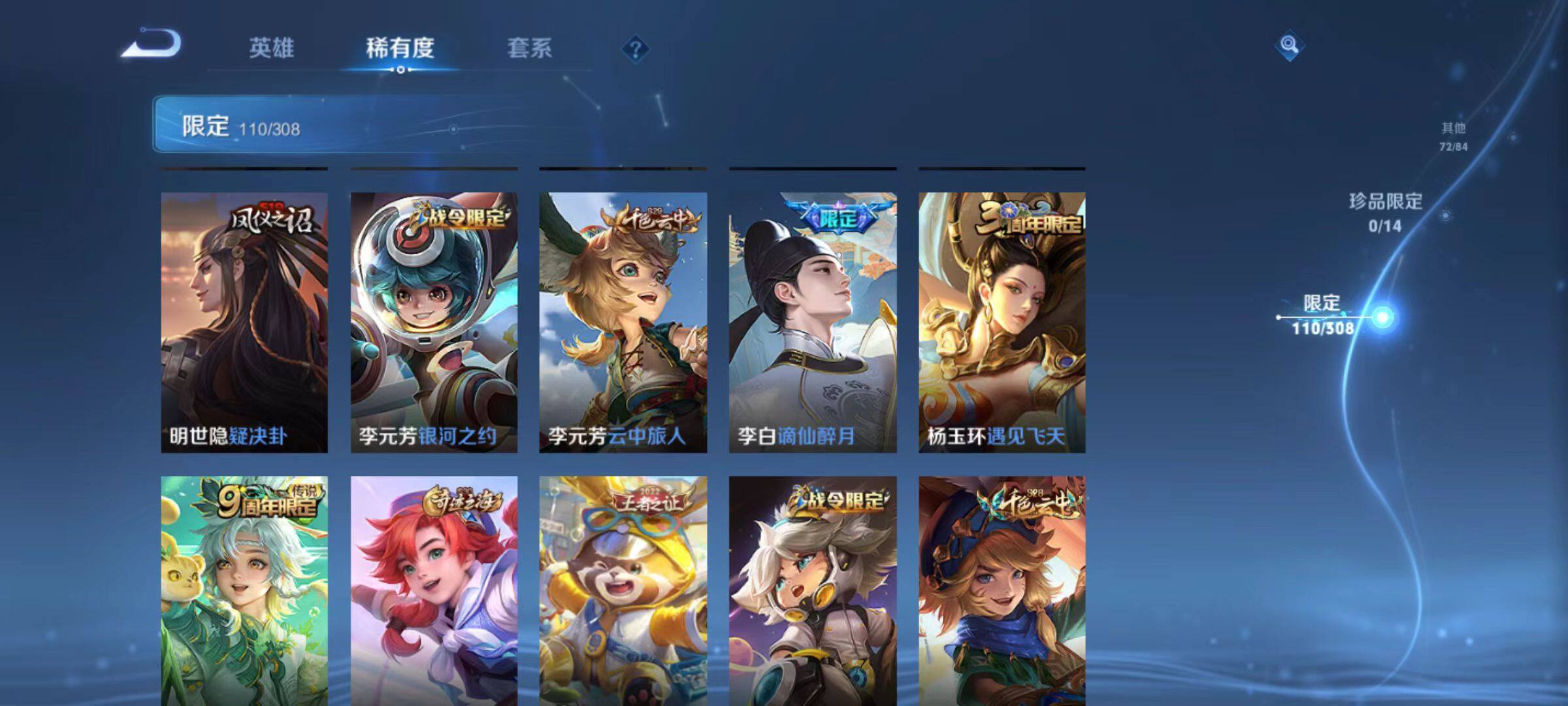Open the magnifier search icon
The width and height of the screenshot is (1568, 706).
point(1289,45)
